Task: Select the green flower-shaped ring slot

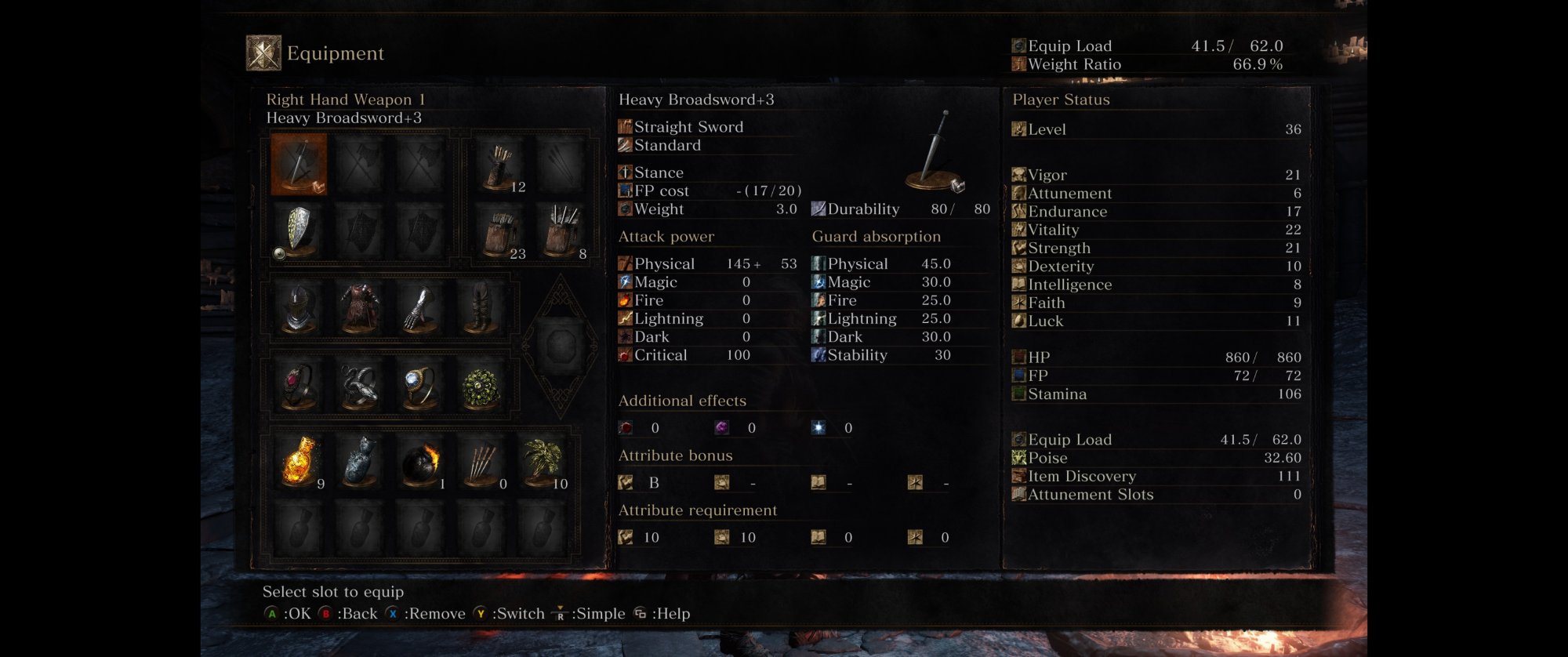Action: tap(481, 386)
